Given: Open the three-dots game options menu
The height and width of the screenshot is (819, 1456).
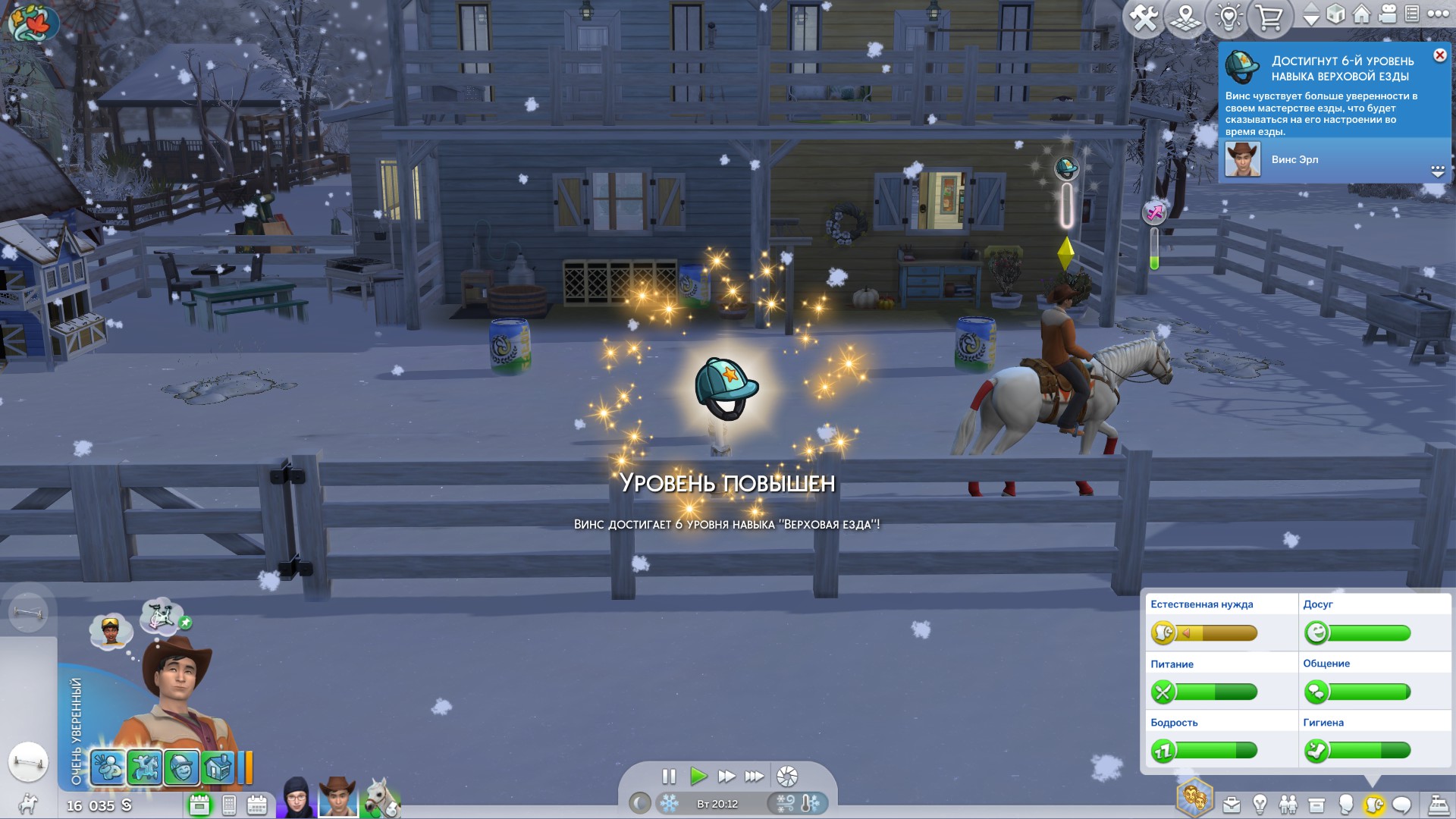Looking at the screenshot, I should click(x=1438, y=14).
